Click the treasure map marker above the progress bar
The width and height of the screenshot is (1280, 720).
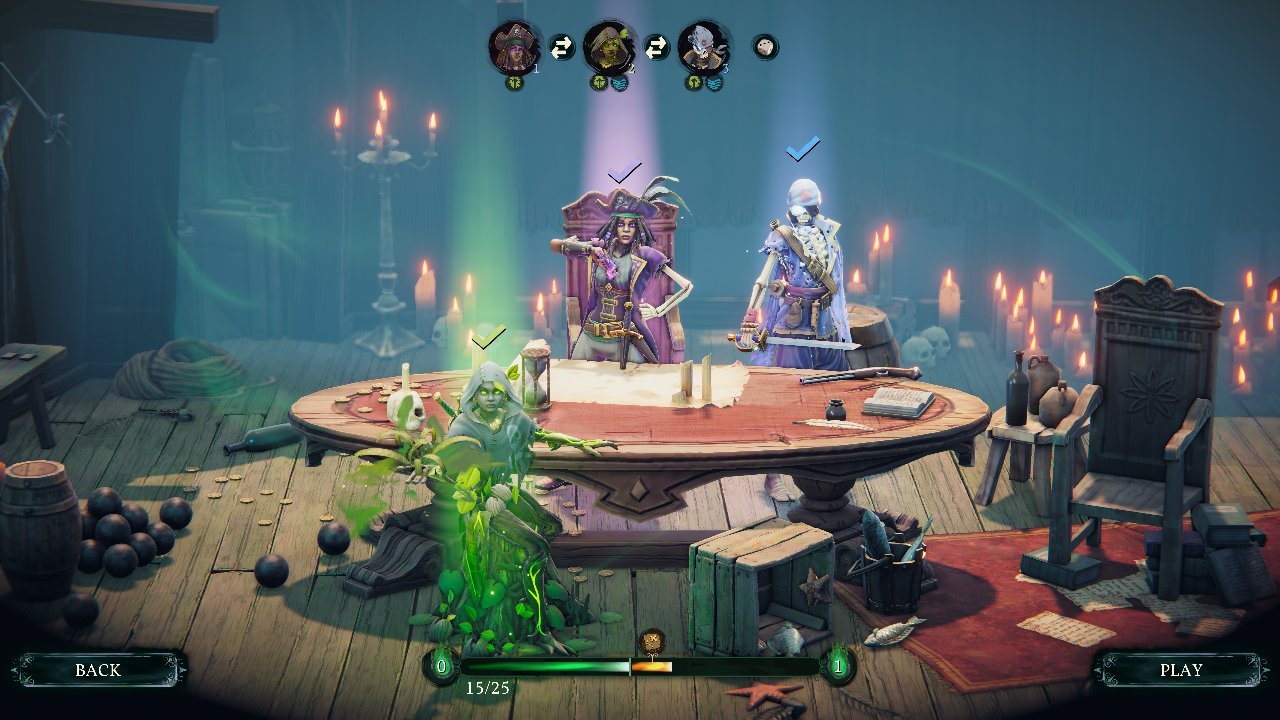pyautogui.click(x=652, y=640)
